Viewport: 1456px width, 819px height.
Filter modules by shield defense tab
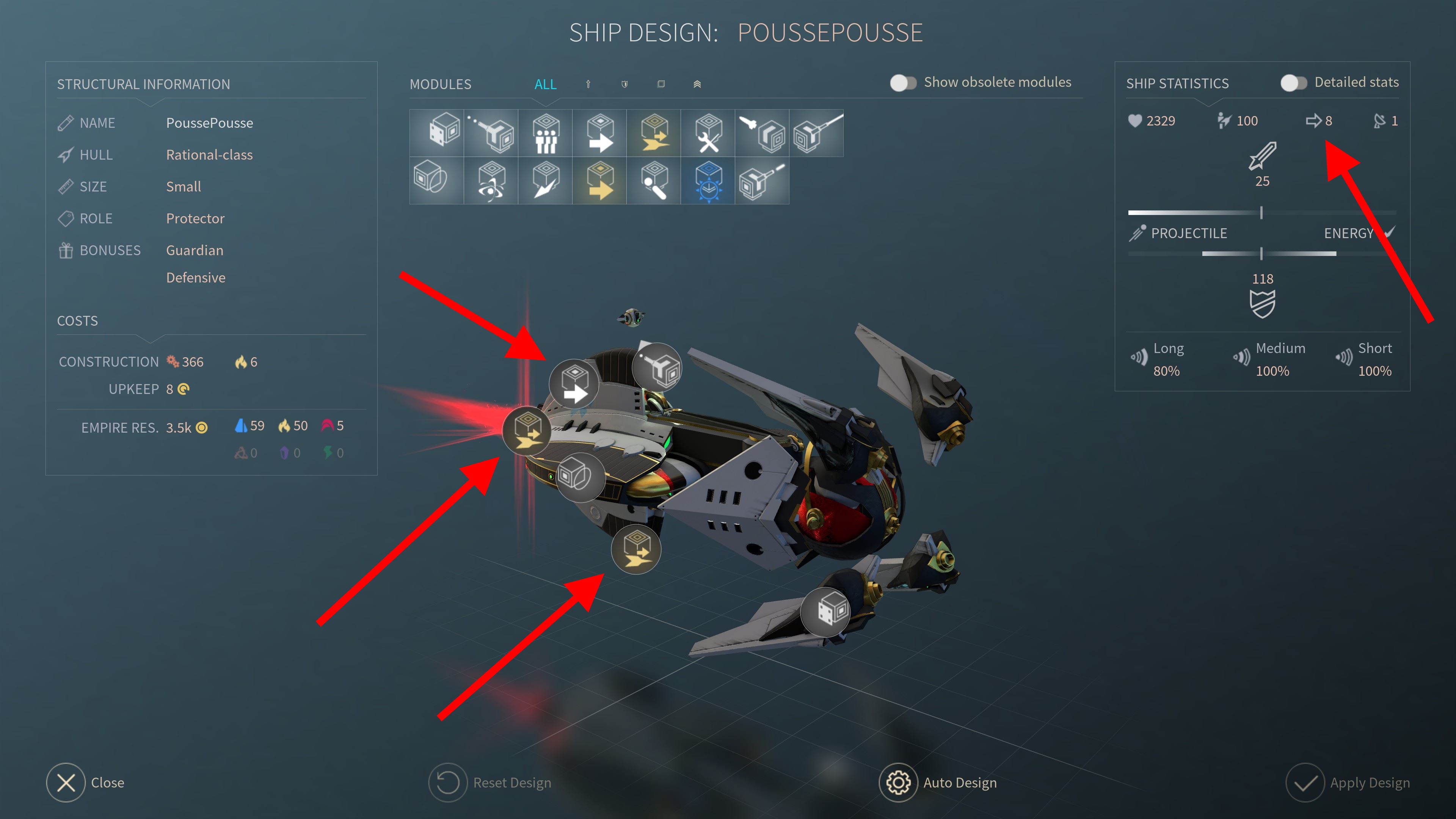[x=624, y=84]
